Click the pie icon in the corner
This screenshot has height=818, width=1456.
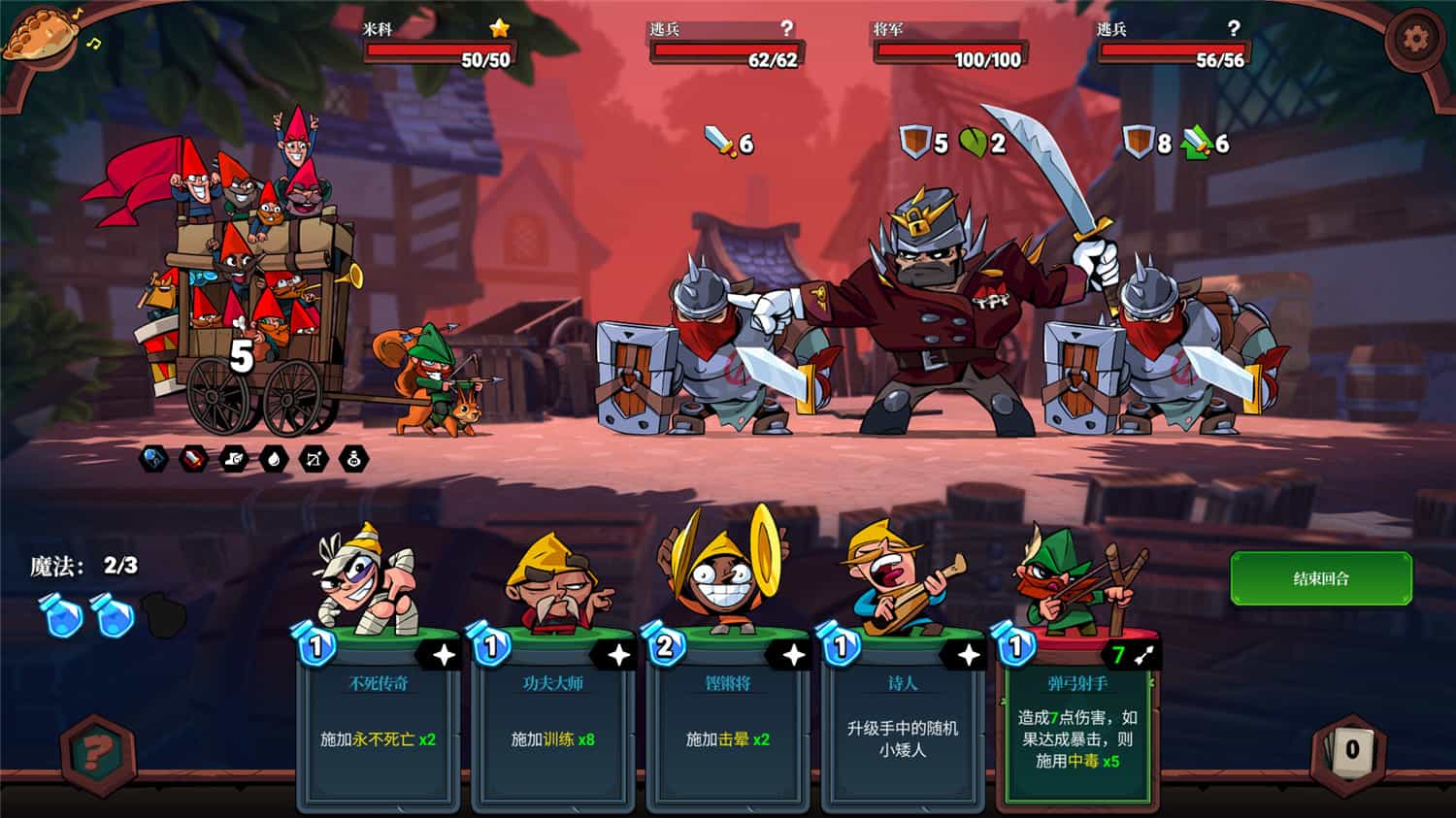click(x=43, y=33)
